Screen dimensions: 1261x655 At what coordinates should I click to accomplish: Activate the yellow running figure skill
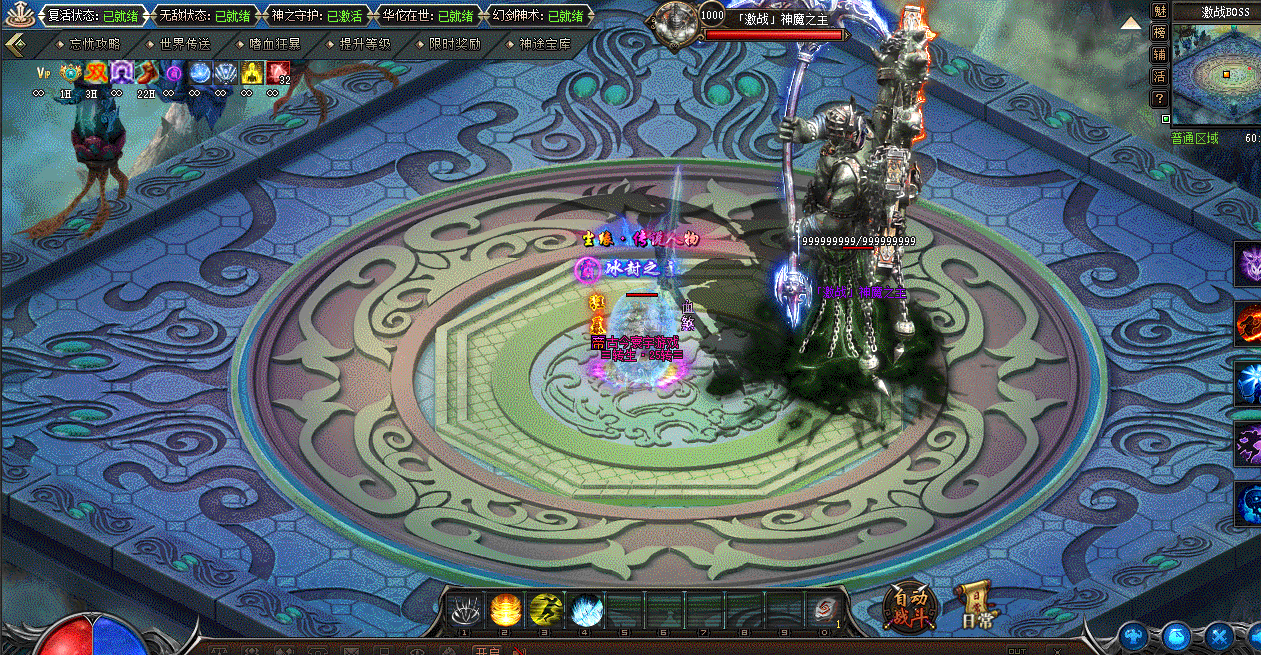pos(544,609)
